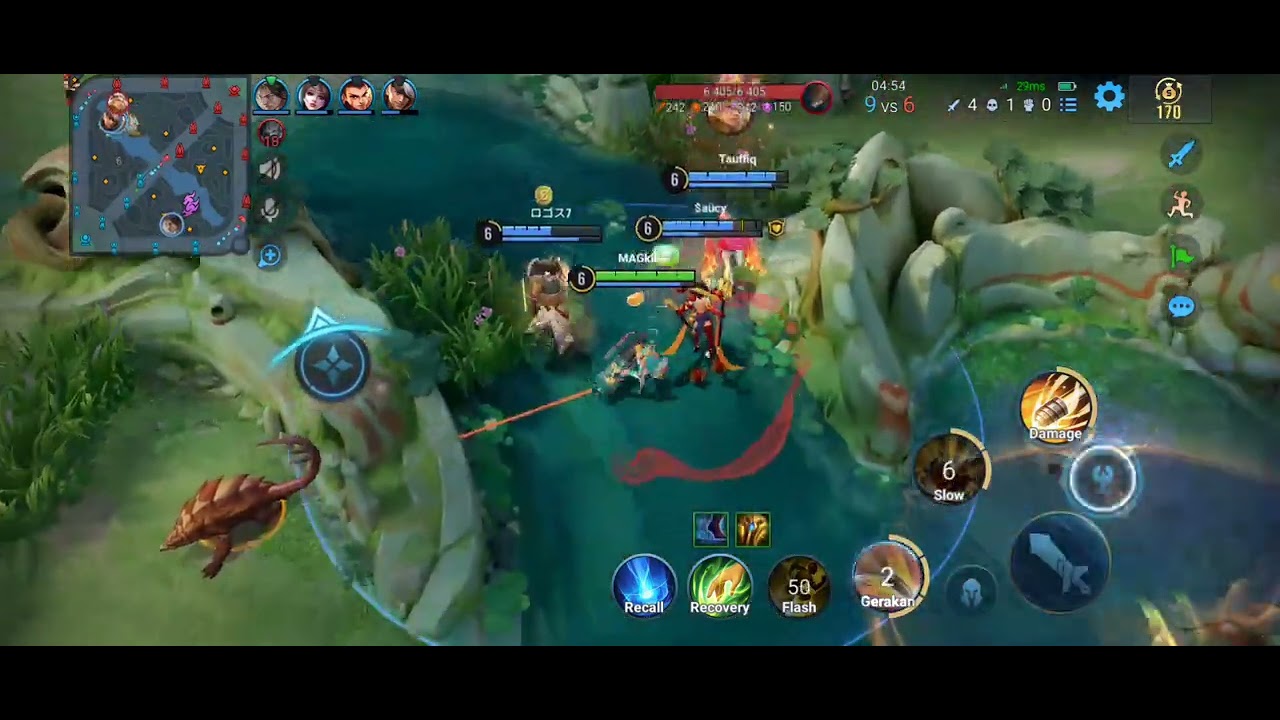Use the Recovery healing spell
The width and height of the screenshot is (1280, 720).
coord(721,585)
